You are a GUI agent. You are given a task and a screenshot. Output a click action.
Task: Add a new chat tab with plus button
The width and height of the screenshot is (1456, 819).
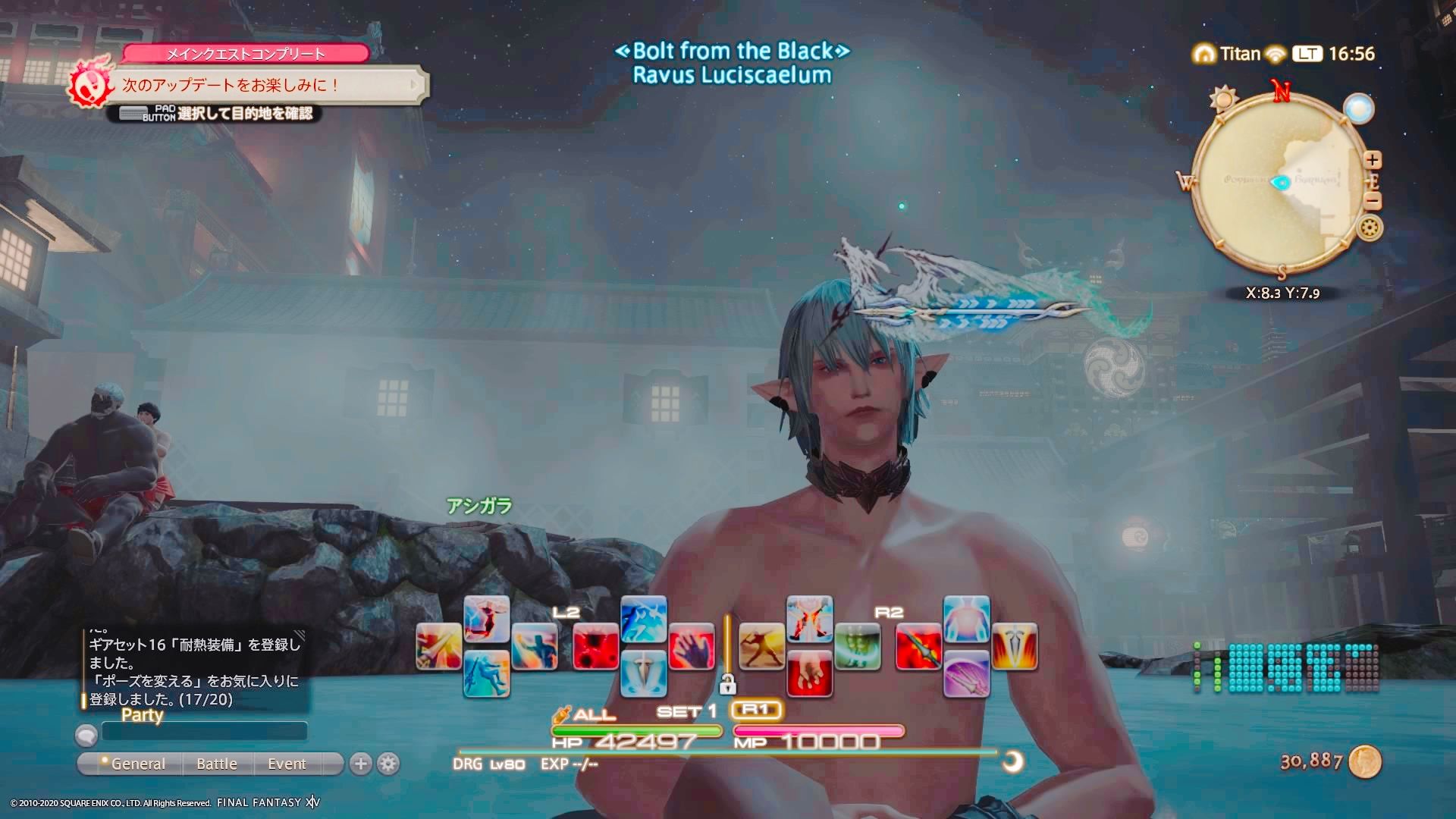pos(361,764)
